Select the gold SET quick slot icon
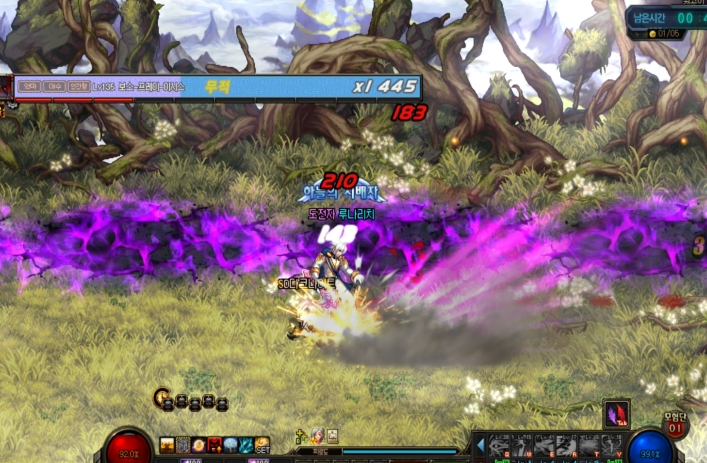Image resolution: width=707 pixels, height=463 pixels. coord(262,445)
